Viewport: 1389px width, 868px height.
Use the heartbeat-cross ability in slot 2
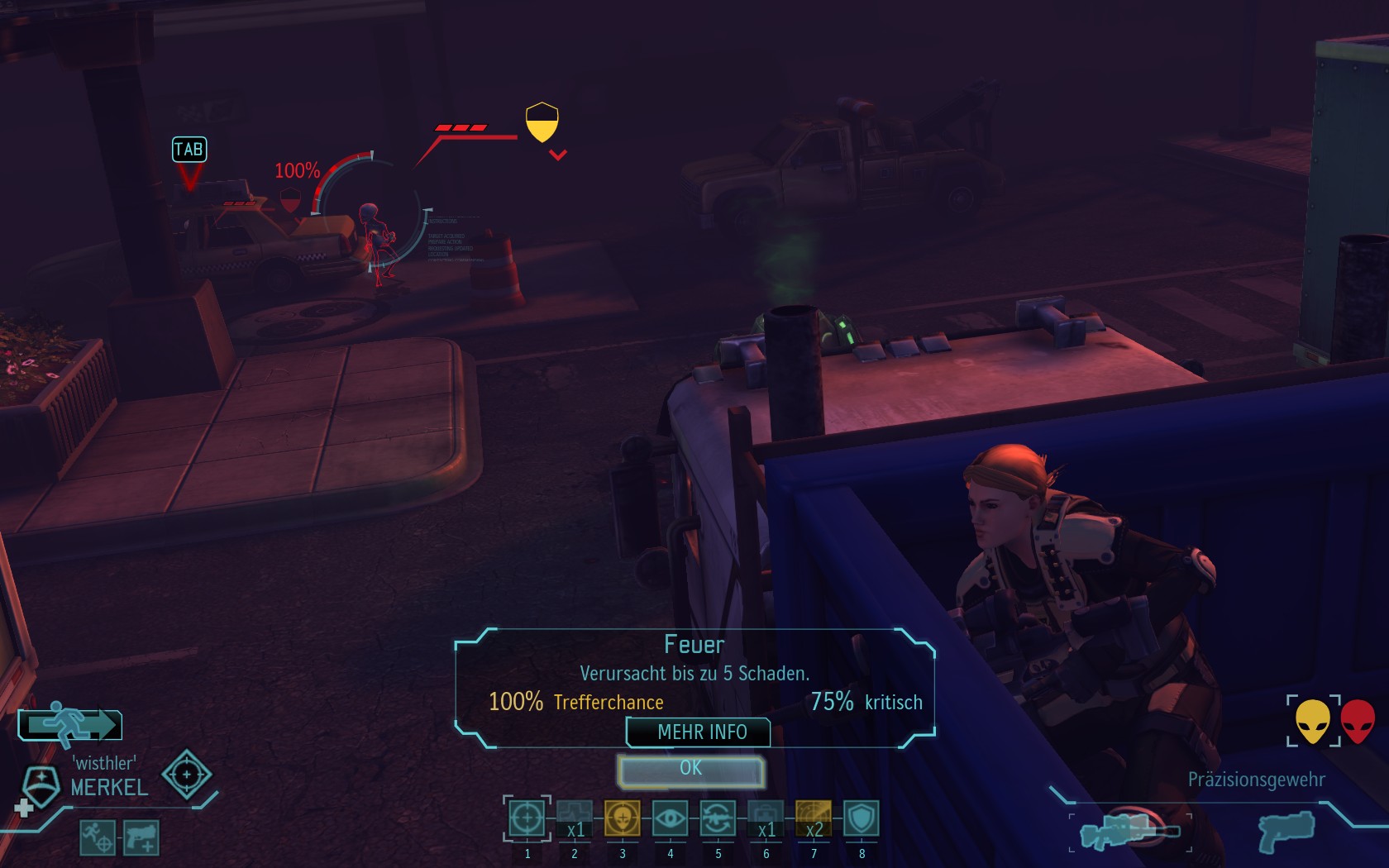click(x=575, y=818)
